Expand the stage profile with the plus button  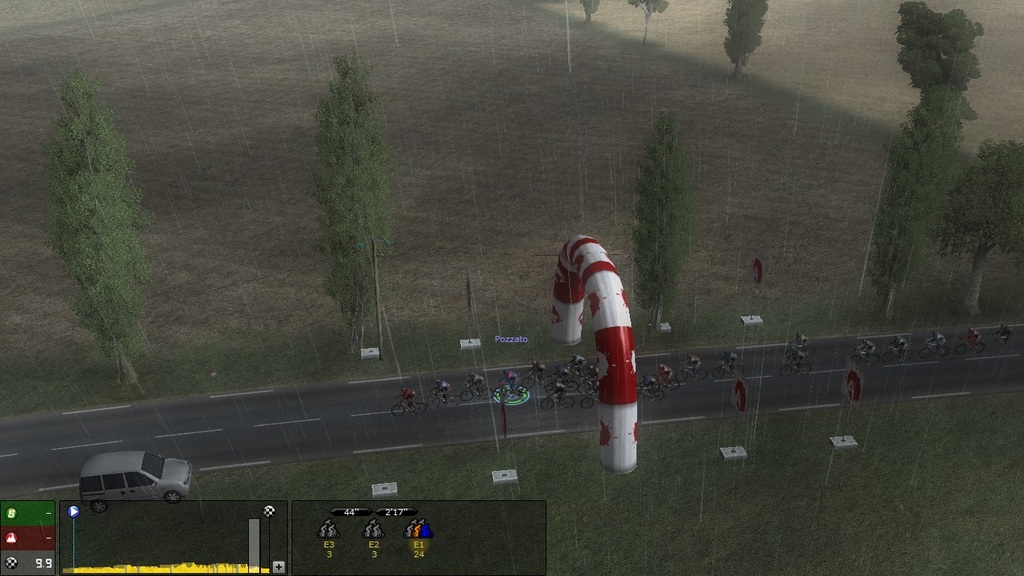click(278, 566)
